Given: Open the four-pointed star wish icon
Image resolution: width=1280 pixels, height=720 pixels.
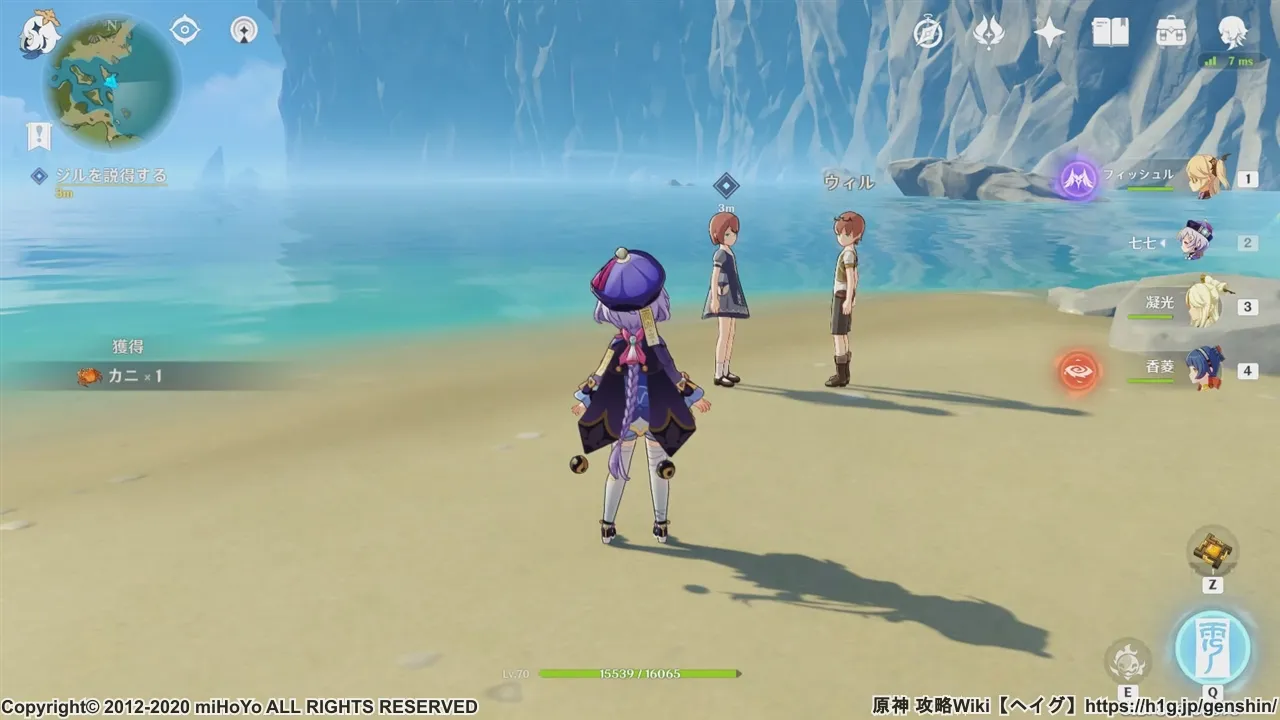Looking at the screenshot, I should (x=1049, y=33).
